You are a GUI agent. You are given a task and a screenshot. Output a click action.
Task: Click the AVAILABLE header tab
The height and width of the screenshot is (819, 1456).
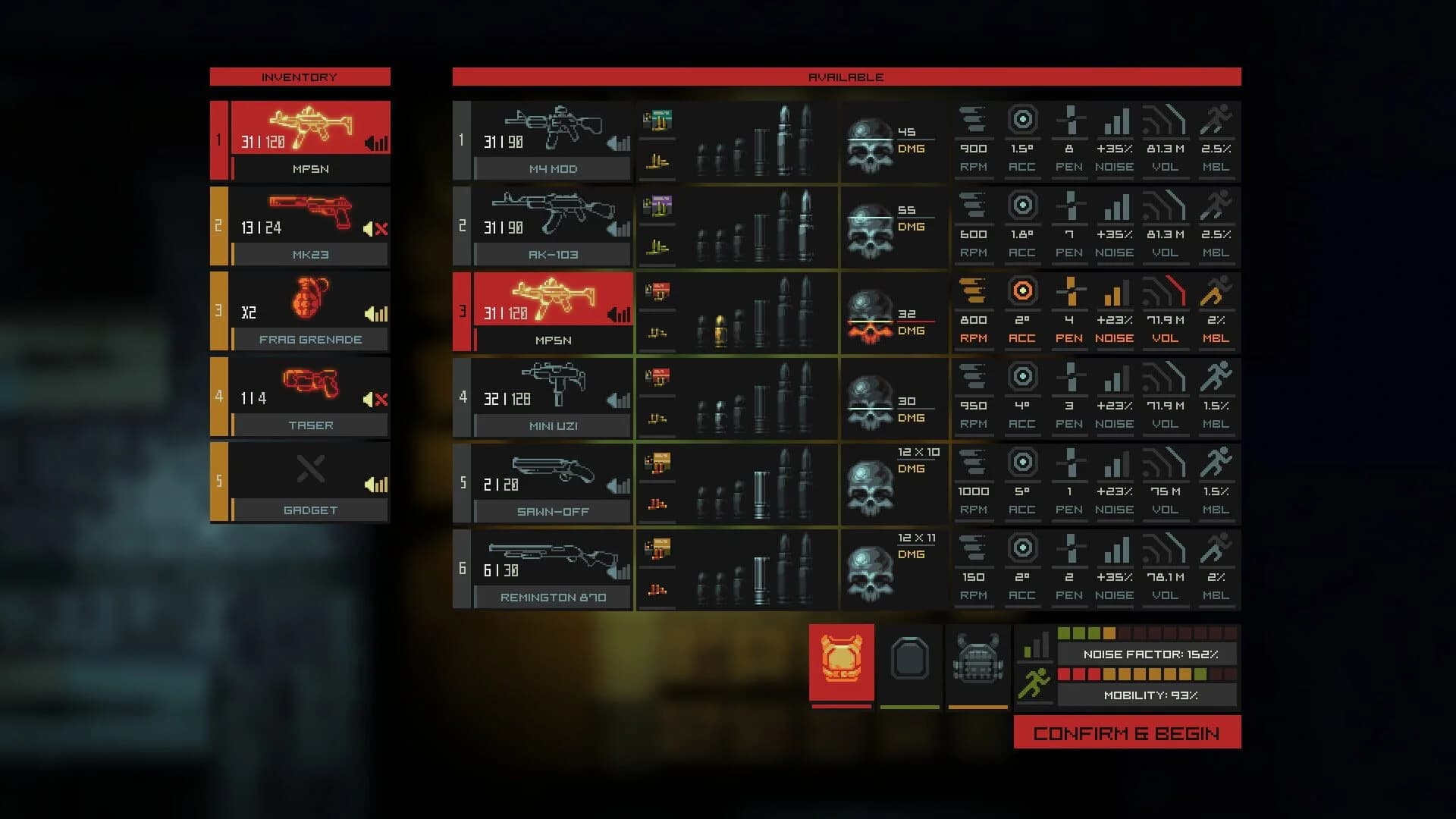(x=846, y=77)
